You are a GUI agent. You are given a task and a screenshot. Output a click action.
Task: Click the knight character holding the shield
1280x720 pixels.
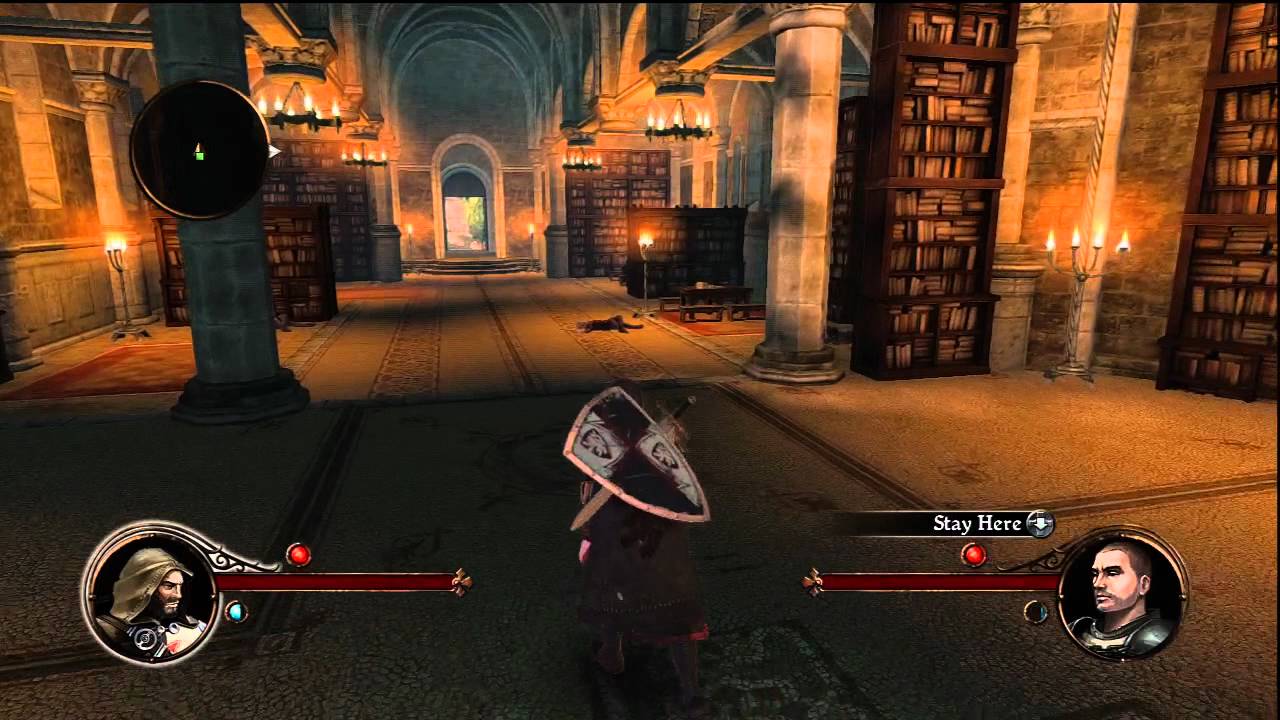click(630, 520)
